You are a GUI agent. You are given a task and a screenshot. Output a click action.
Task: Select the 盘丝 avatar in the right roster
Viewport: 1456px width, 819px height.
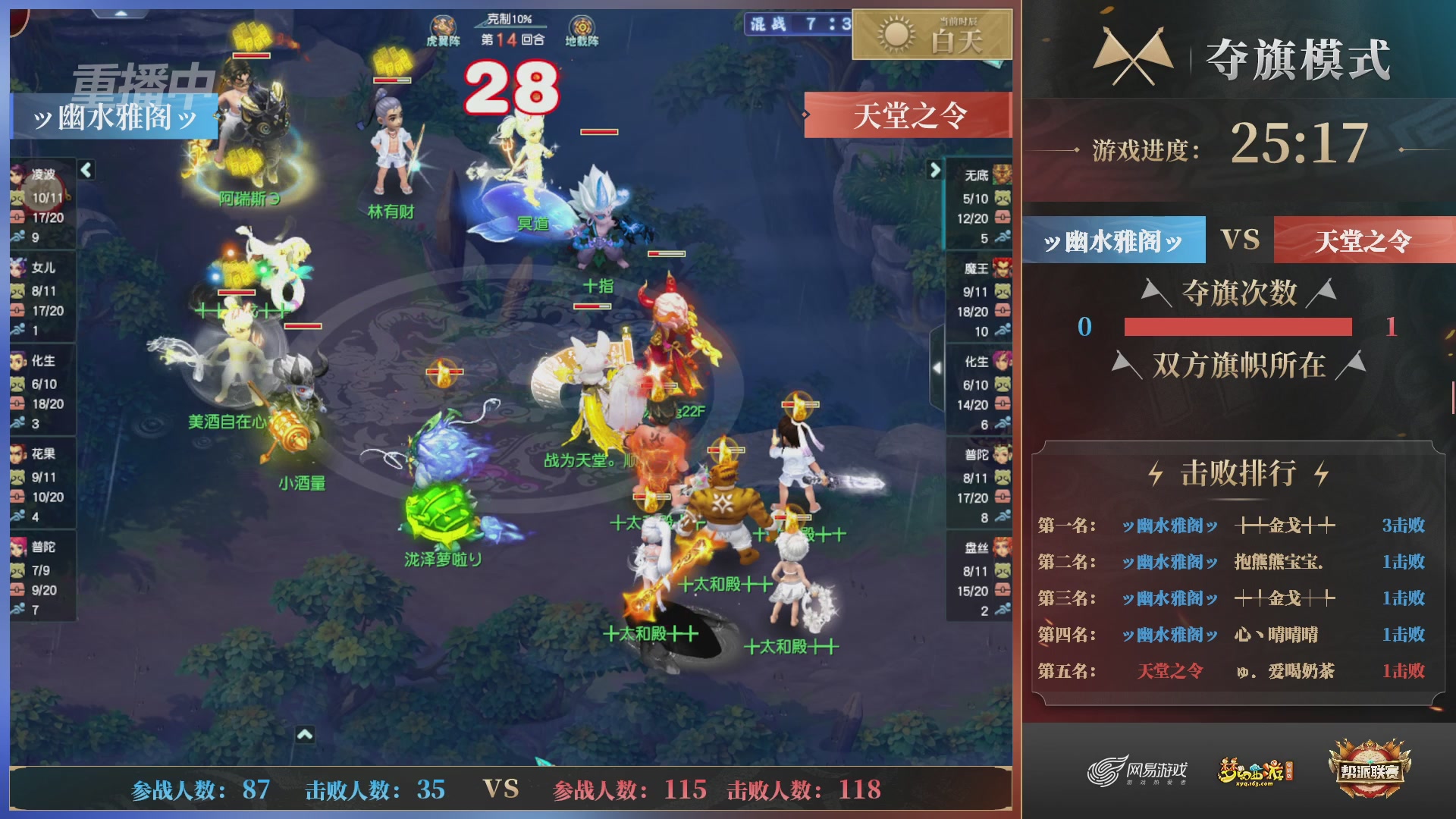tap(1003, 546)
